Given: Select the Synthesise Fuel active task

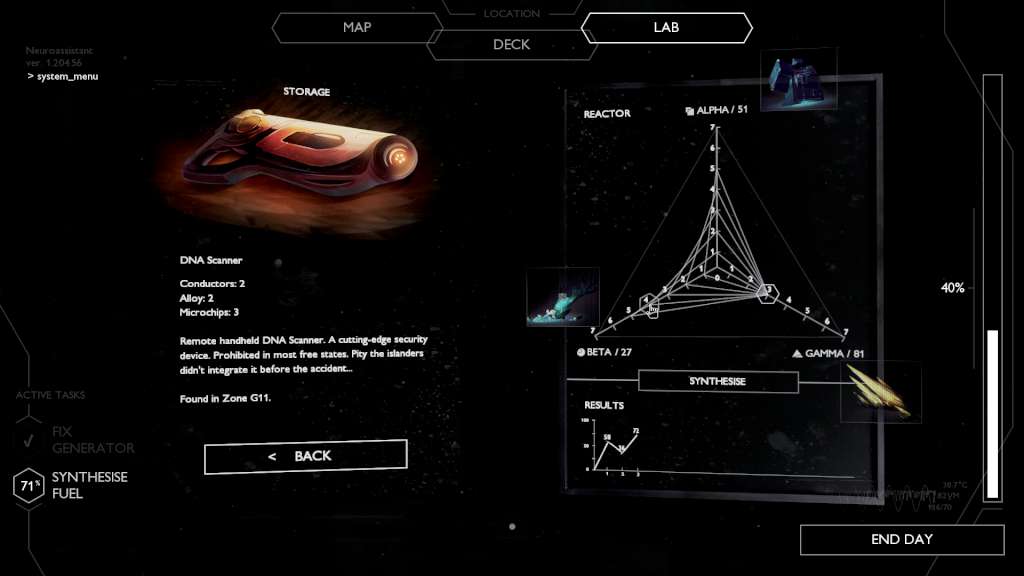Looking at the screenshot, I should (x=89, y=485).
